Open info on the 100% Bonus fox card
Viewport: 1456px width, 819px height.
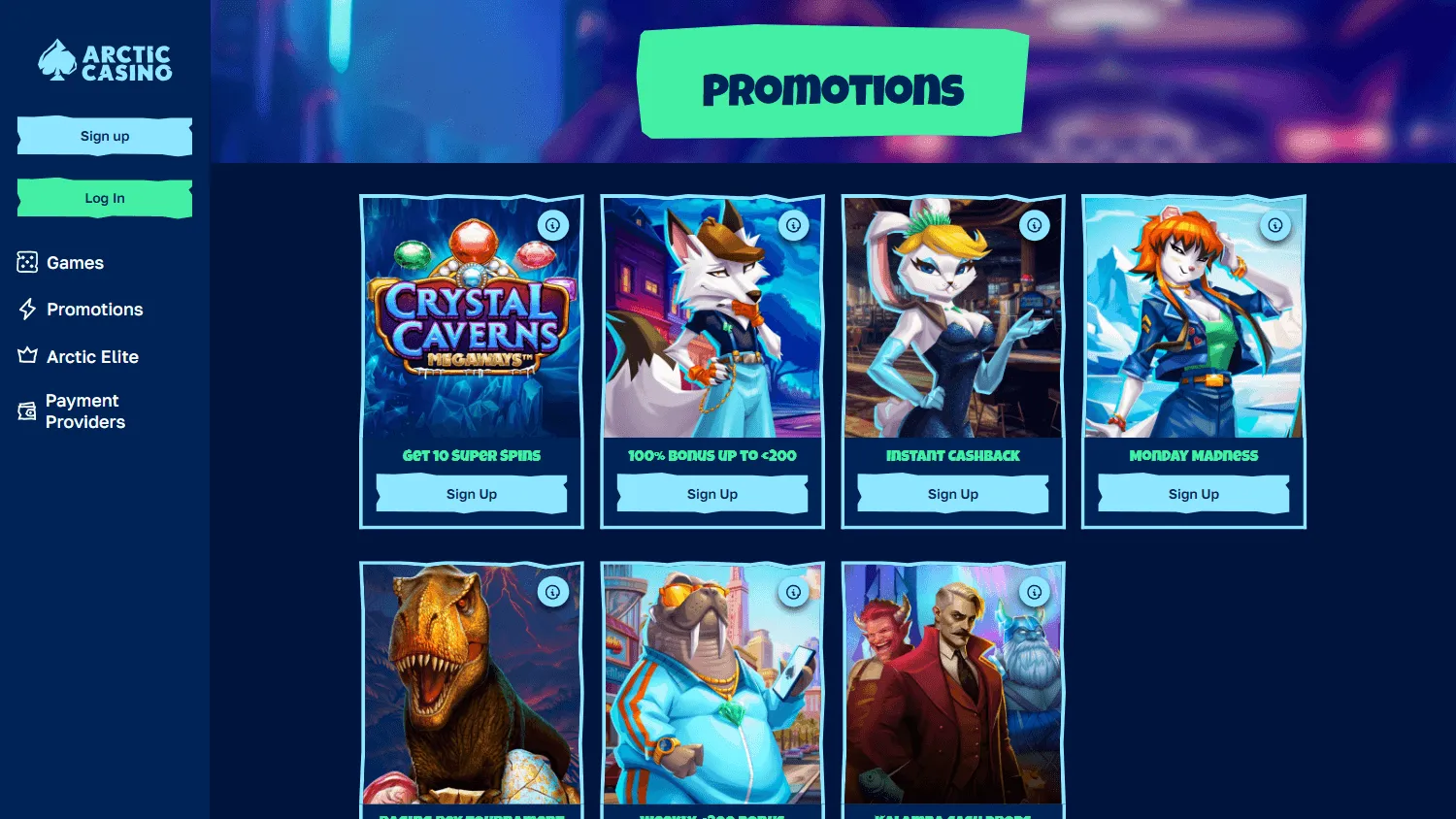tap(794, 225)
